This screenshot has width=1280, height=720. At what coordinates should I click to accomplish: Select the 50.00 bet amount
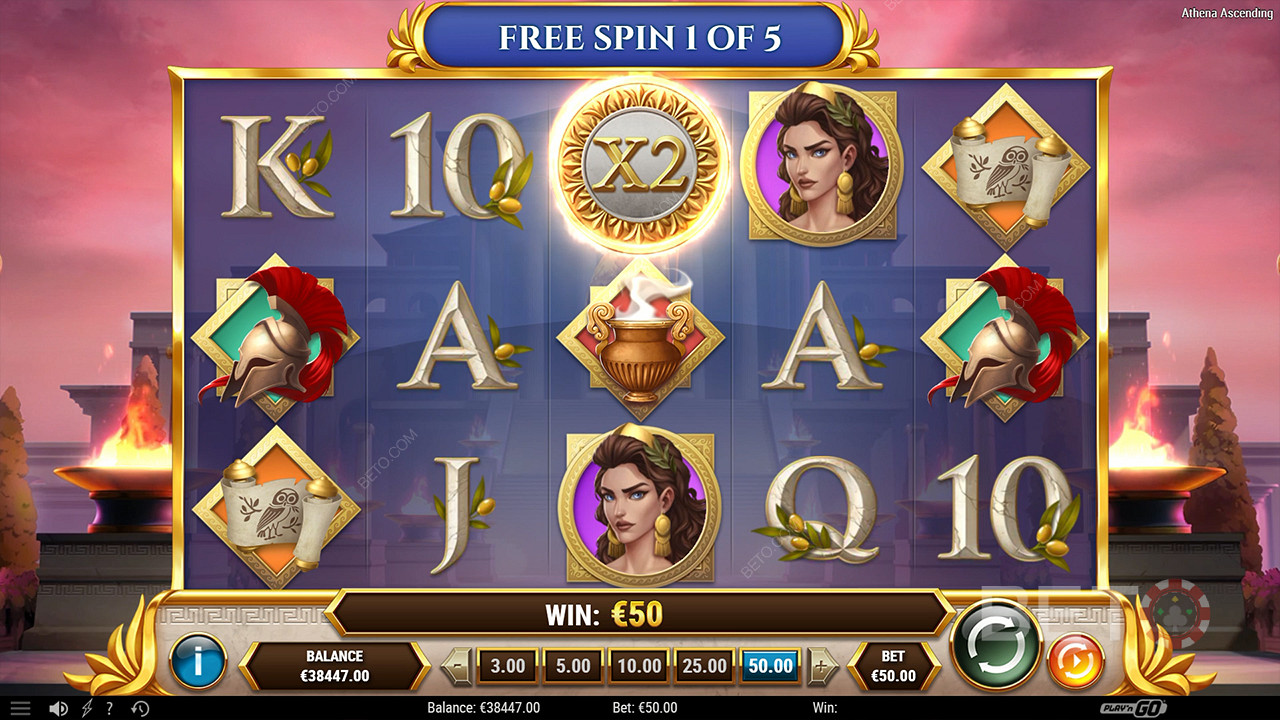coord(770,665)
